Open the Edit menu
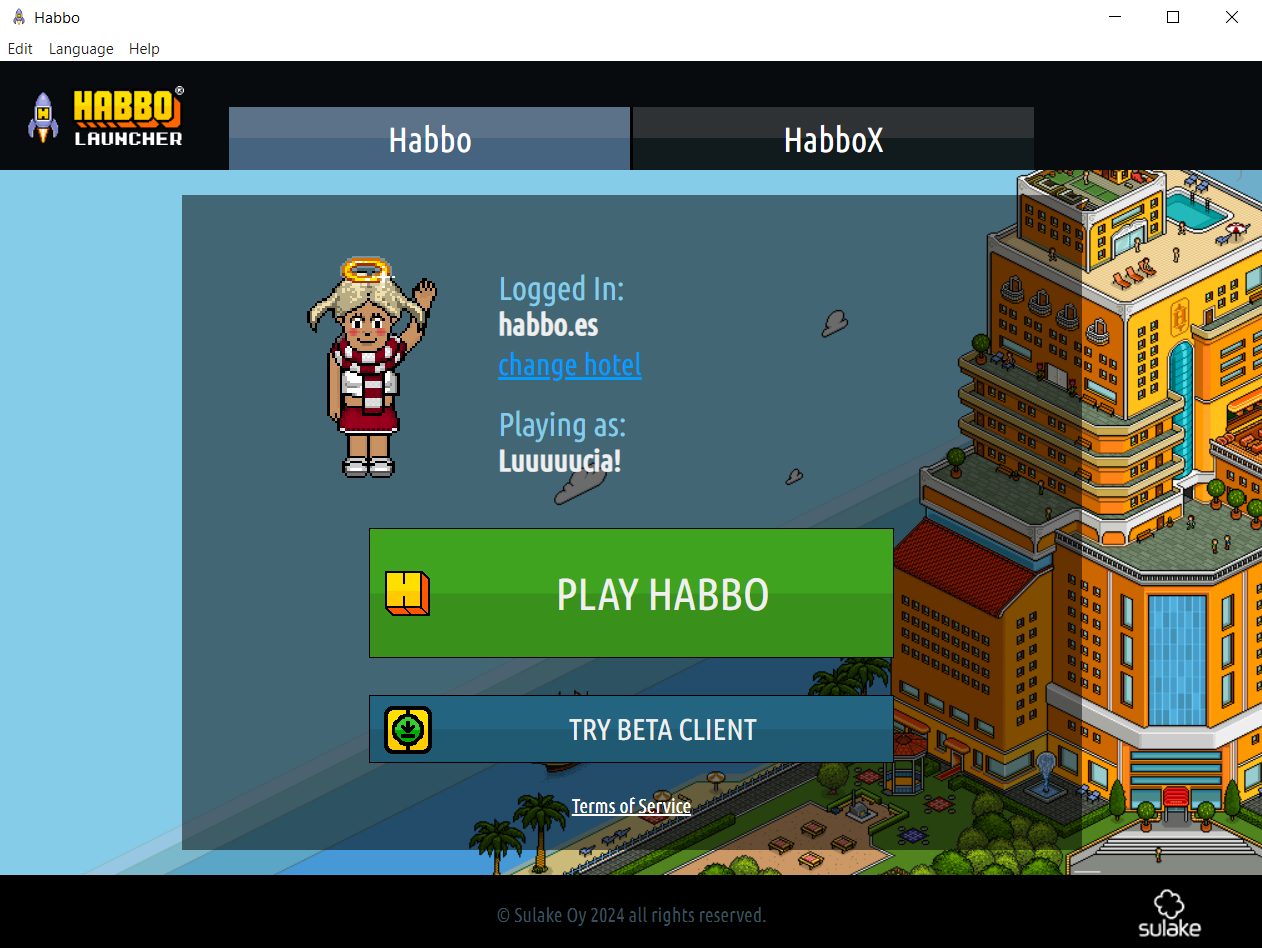 (20, 48)
